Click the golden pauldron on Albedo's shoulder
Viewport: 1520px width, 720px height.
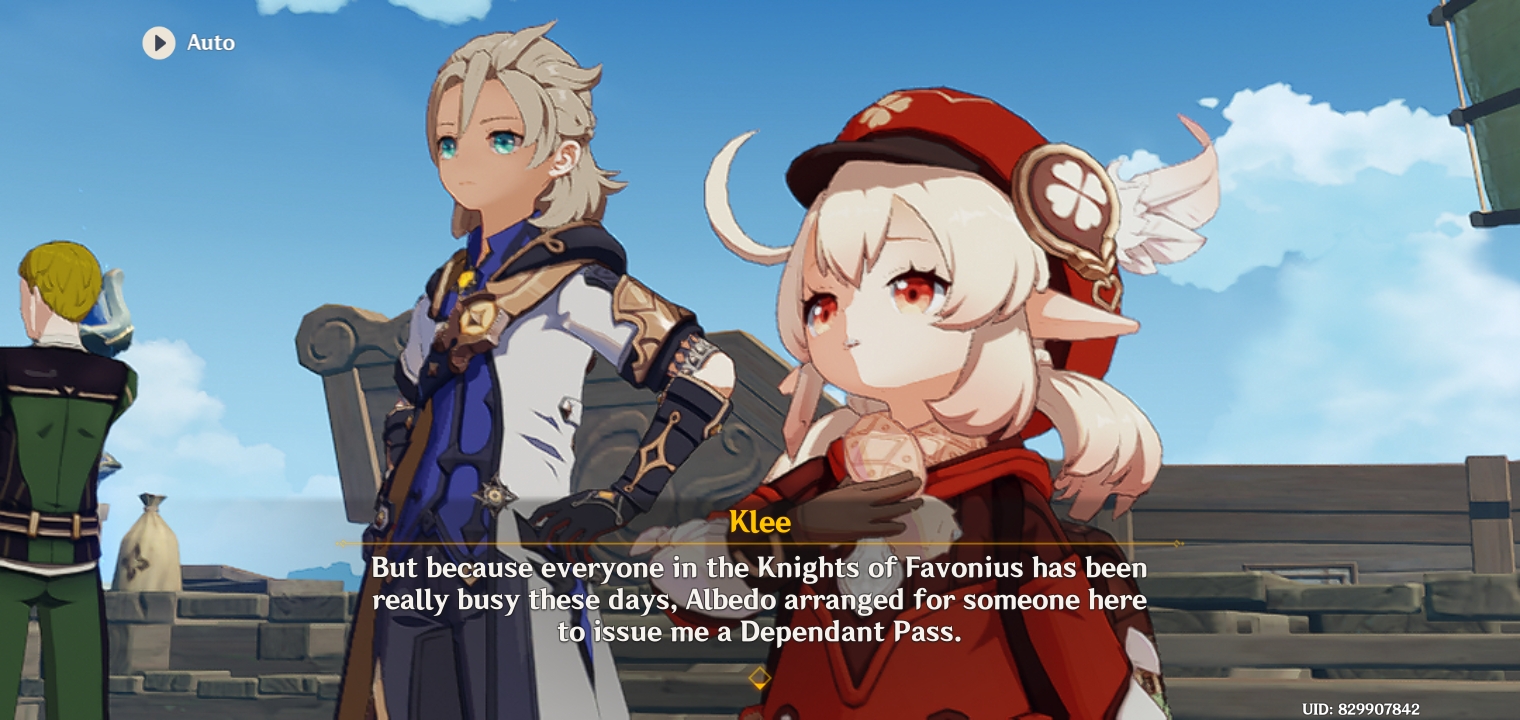(x=648, y=318)
